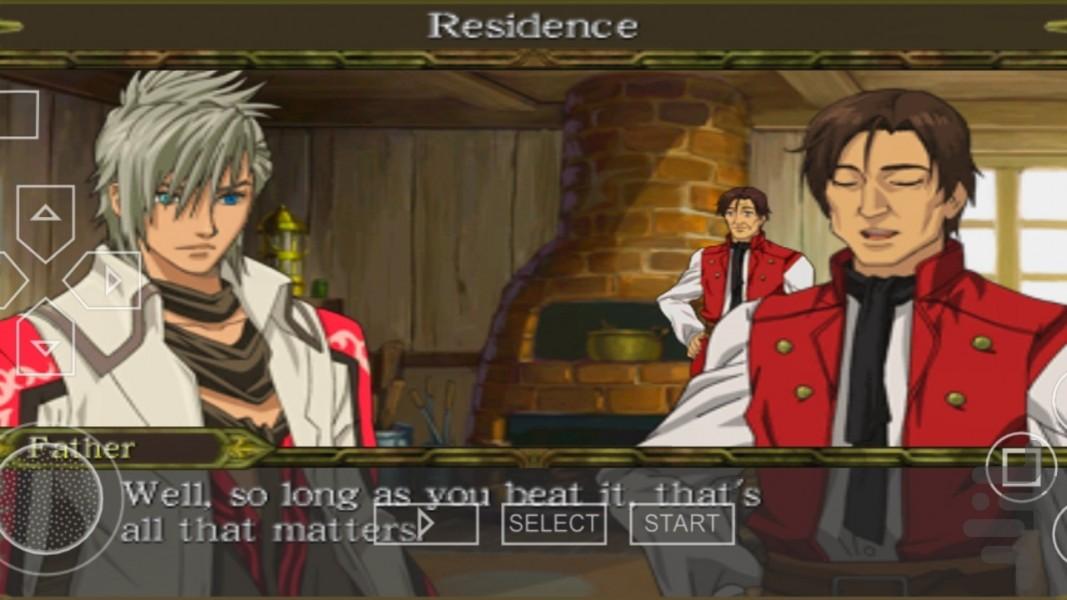
Task: Tap the SELECT touch button
Action: pos(553,524)
